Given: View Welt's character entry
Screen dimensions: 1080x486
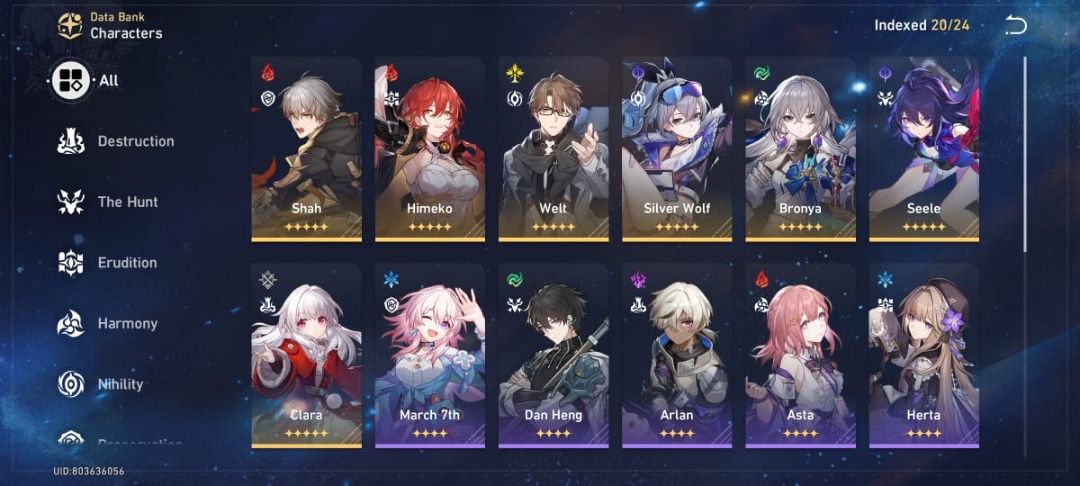Looking at the screenshot, I should pyautogui.click(x=553, y=148).
